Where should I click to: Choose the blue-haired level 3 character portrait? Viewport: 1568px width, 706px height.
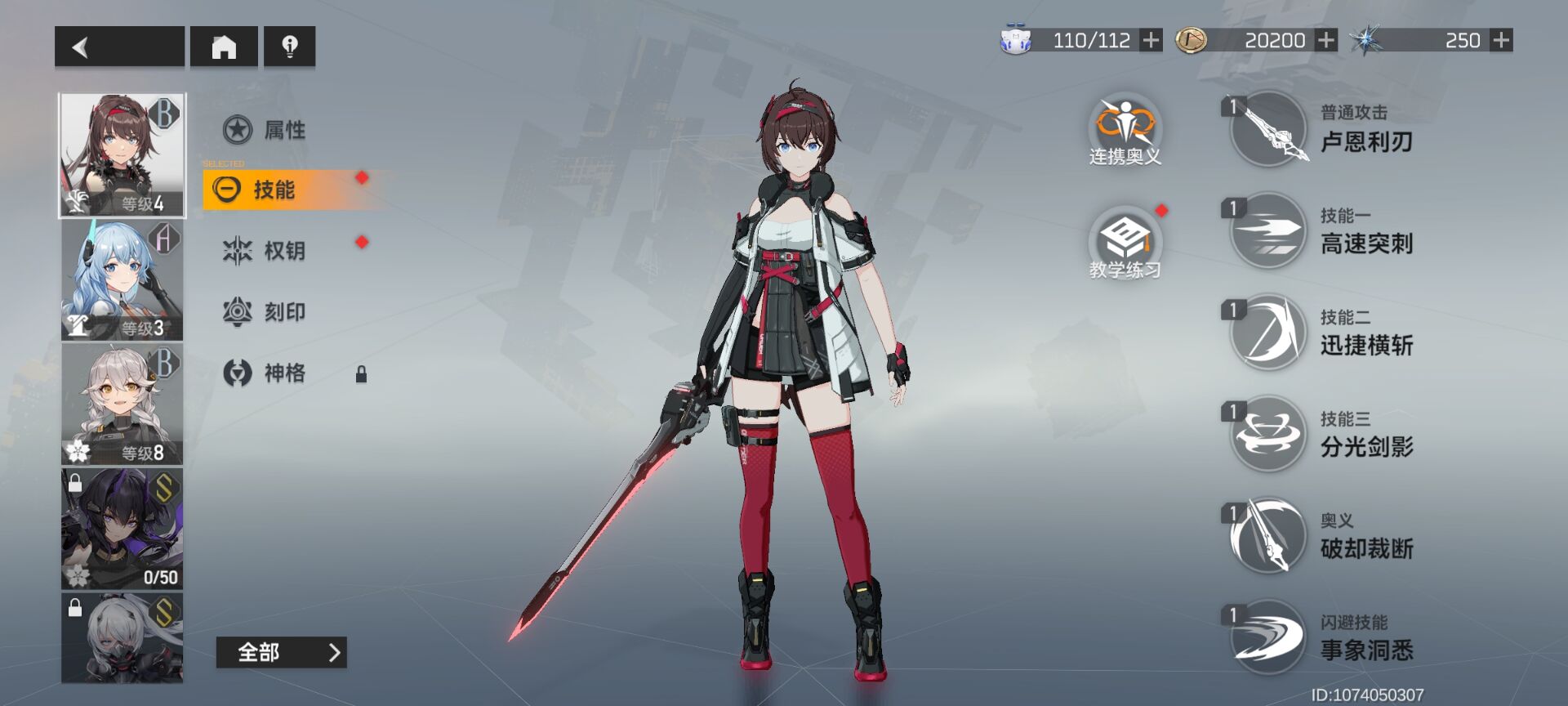tap(122, 280)
